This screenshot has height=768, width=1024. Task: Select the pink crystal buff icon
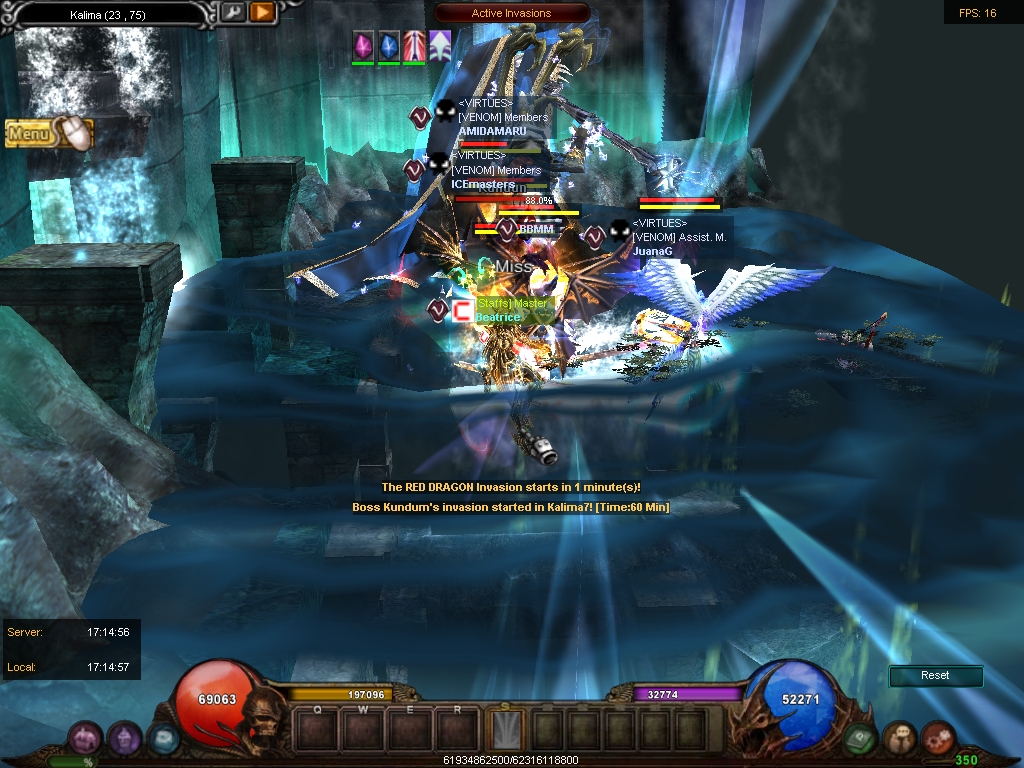362,45
